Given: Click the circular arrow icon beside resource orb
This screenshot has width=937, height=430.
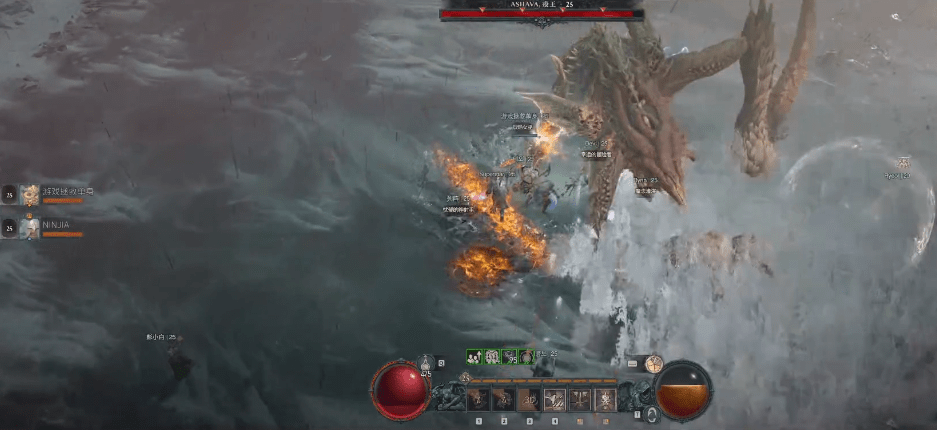Looking at the screenshot, I should (652, 413).
